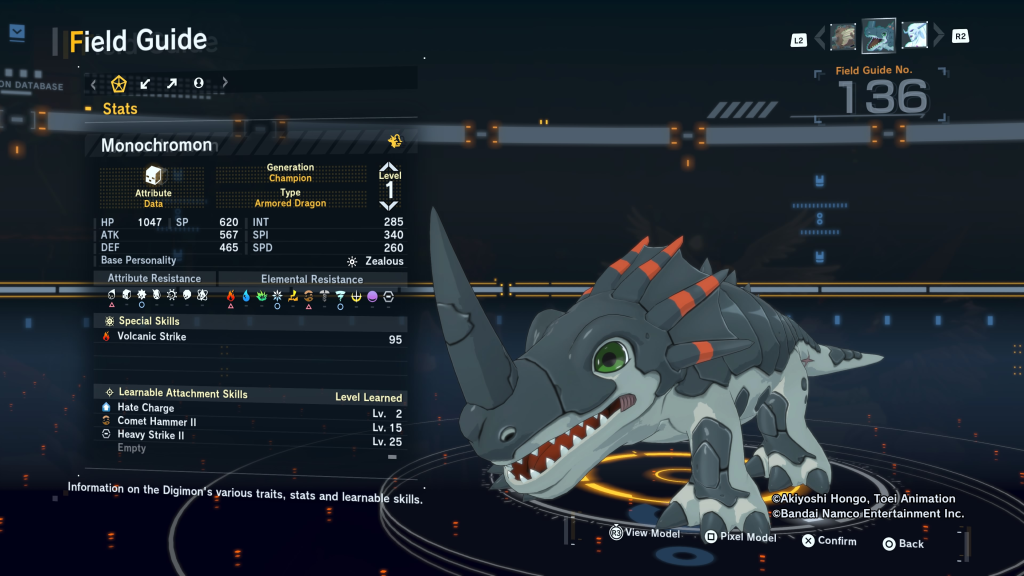Choose the Comet Hammer II skill row
Viewport: 1024px width, 576px height.
[x=156, y=422]
